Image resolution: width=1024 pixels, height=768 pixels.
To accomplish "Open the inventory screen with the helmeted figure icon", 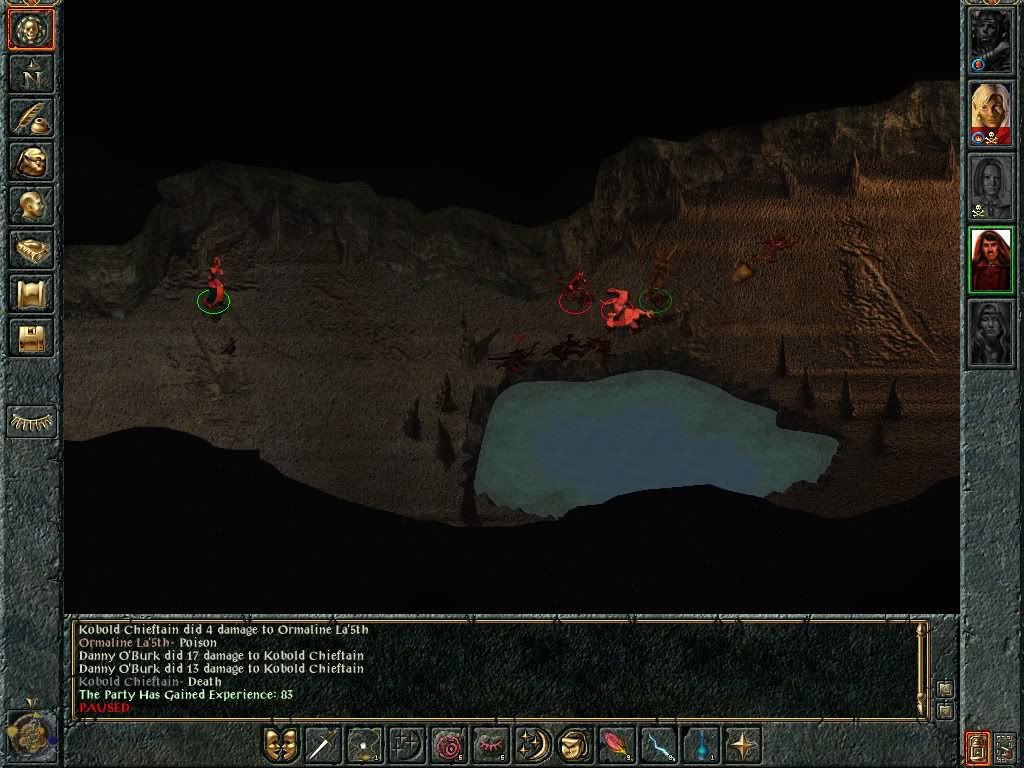I will pos(31,161).
